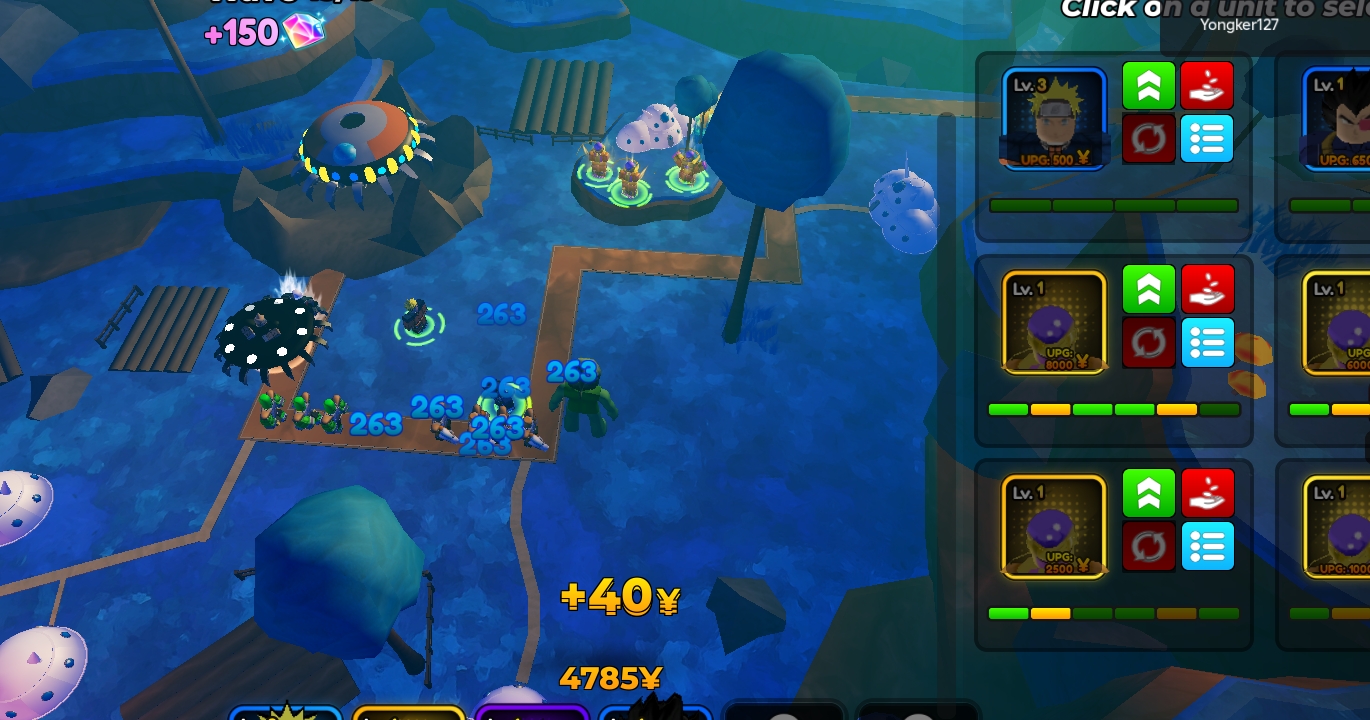Choose the yellow spiky-hair hotbar unit slot
Image resolution: width=1370 pixels, height=720 pixels.
tap(286, 712)
